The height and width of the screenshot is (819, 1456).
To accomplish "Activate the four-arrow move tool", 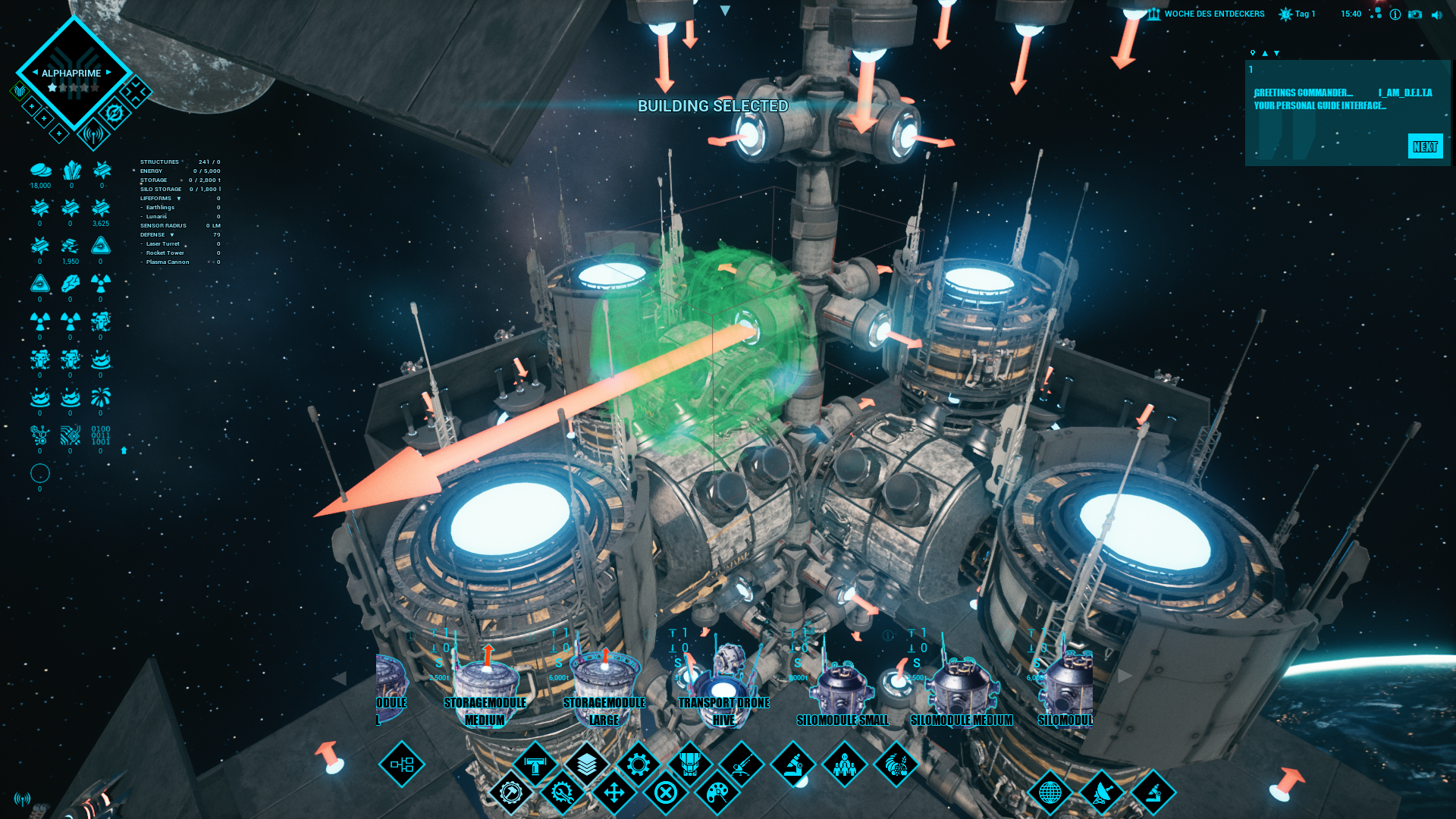I will (613, 793).
